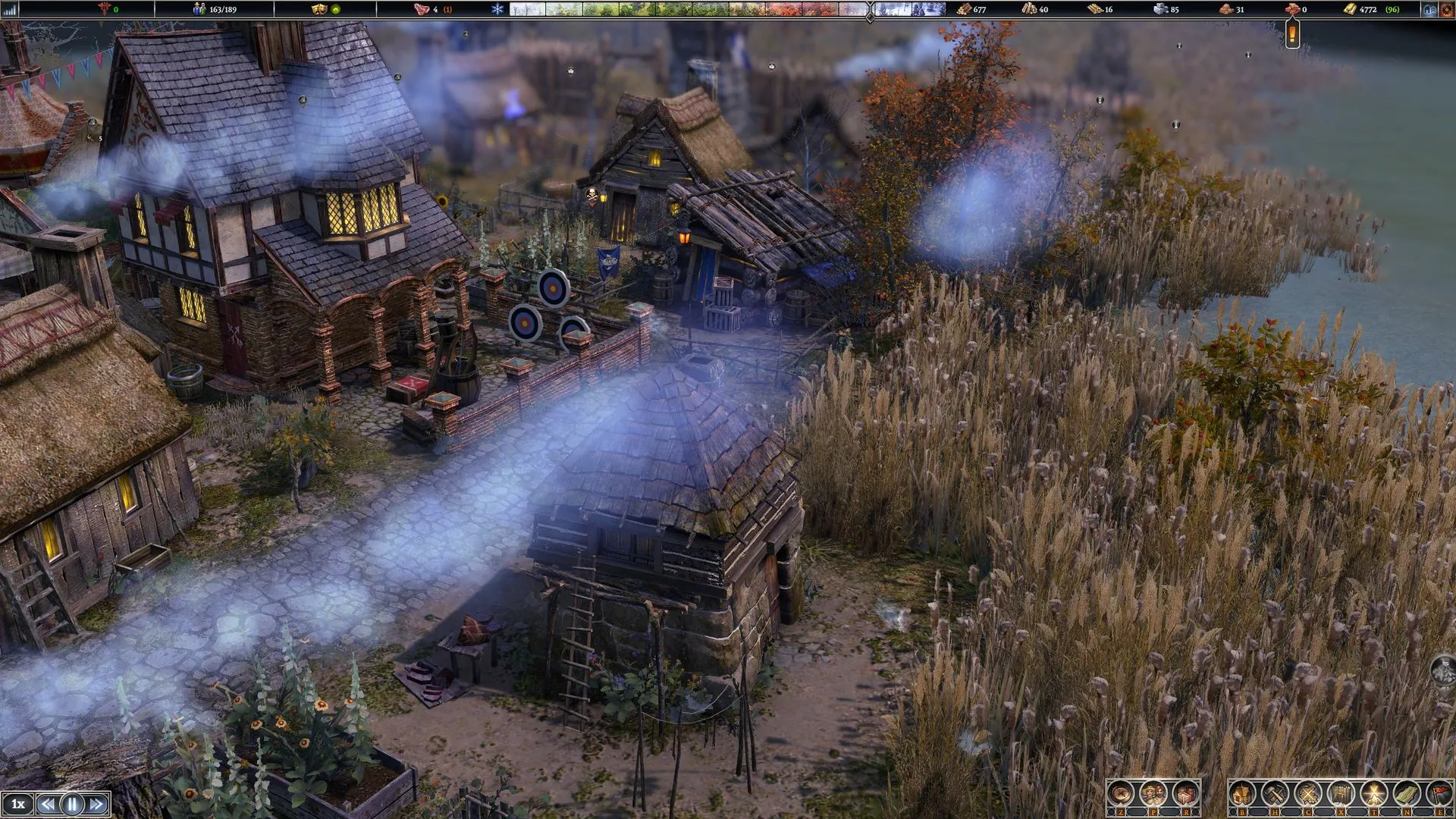
Task: Open the wooden palisade walls menu
Action: [1340, 795]
